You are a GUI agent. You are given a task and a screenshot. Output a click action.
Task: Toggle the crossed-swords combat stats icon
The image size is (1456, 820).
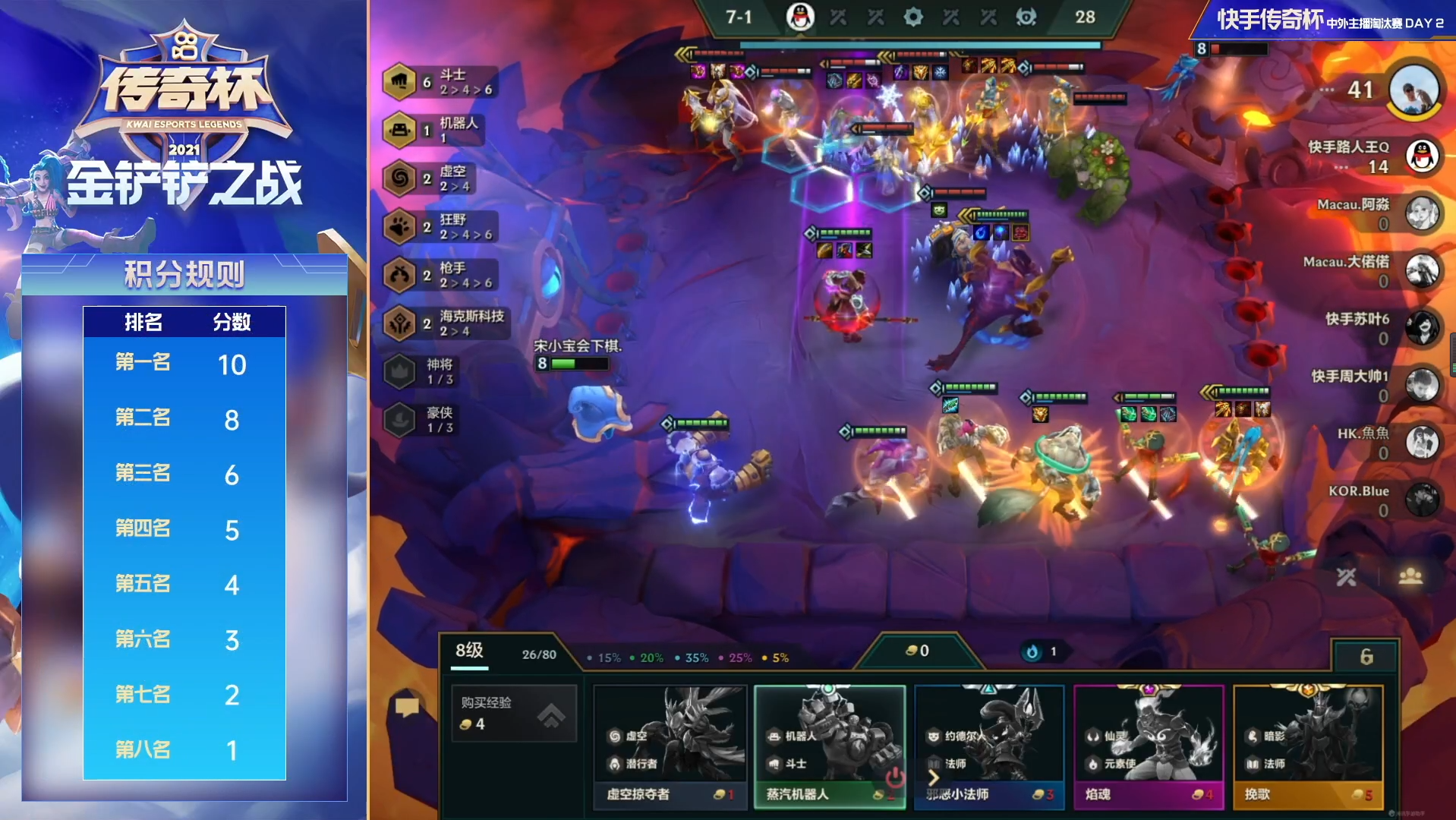(1346, 577)
